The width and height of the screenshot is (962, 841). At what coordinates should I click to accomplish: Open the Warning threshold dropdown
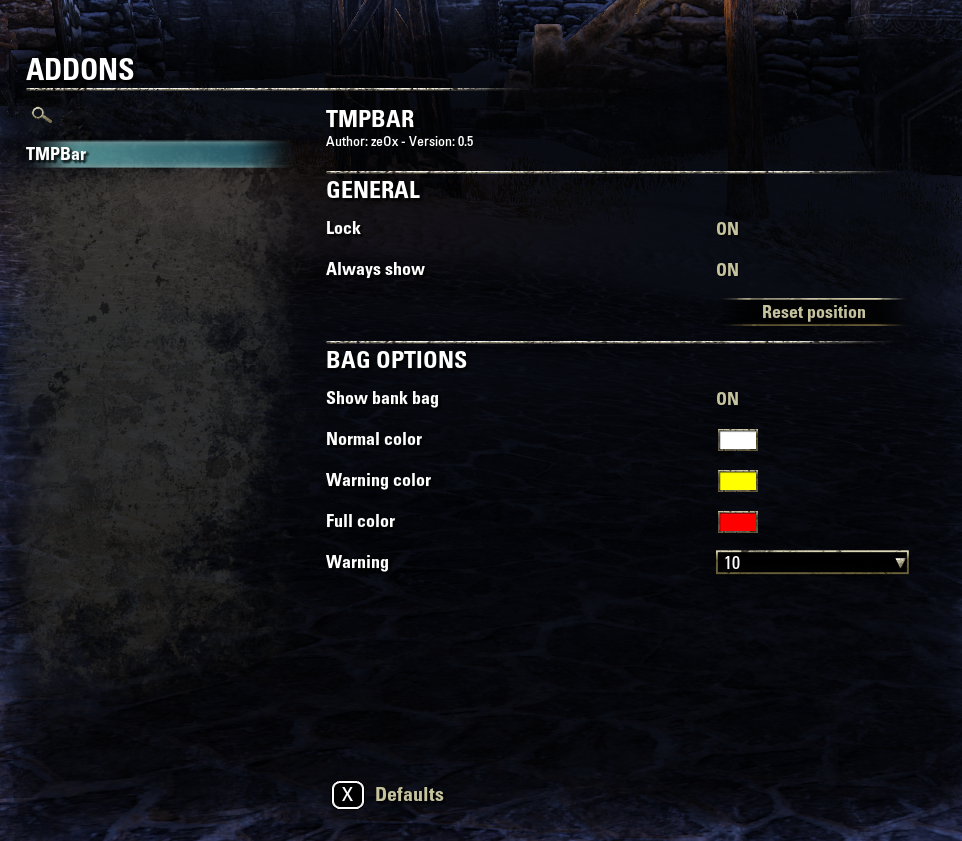[812, 563]
